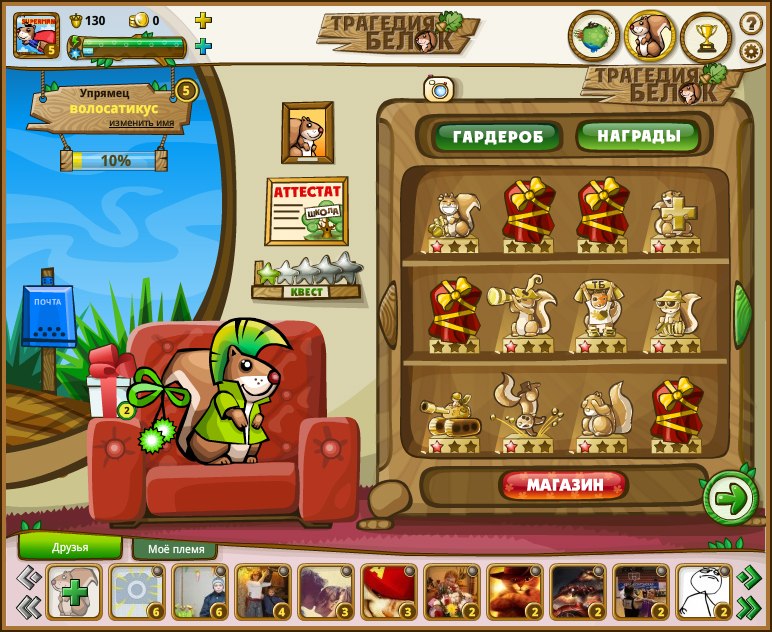This screenshot has height=632, width=772.
Task: Select the Друзья friends tab
Action: tap(70, 547)
